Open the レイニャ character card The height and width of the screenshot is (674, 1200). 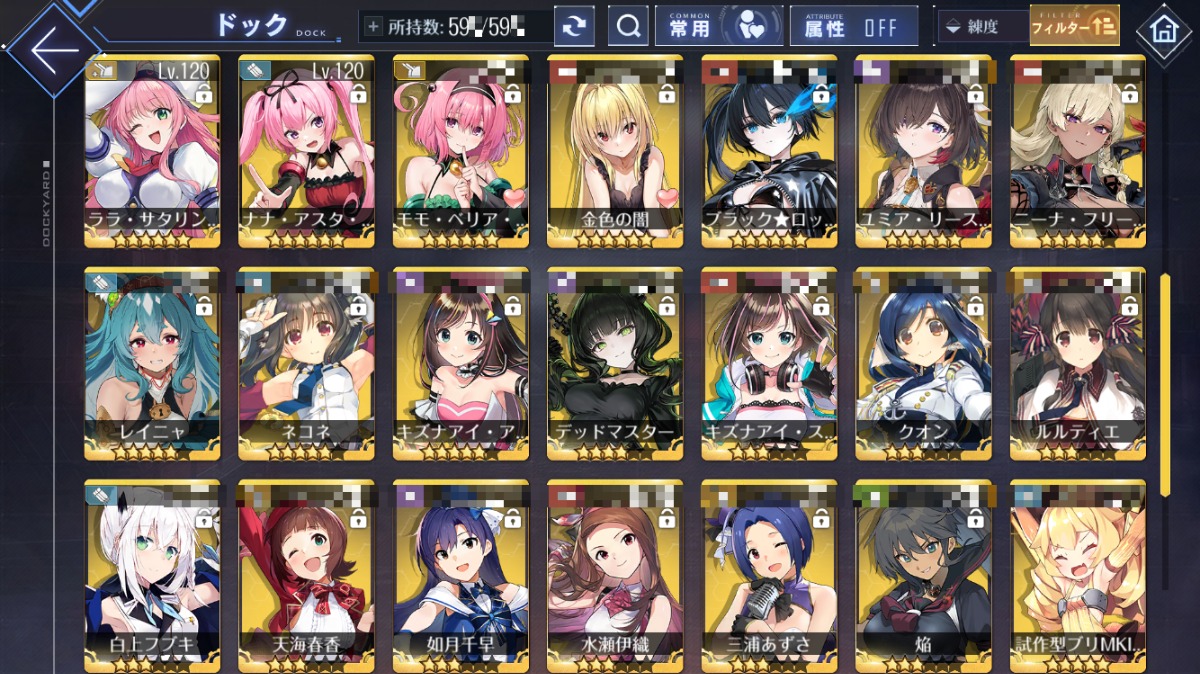click(152, 364)
